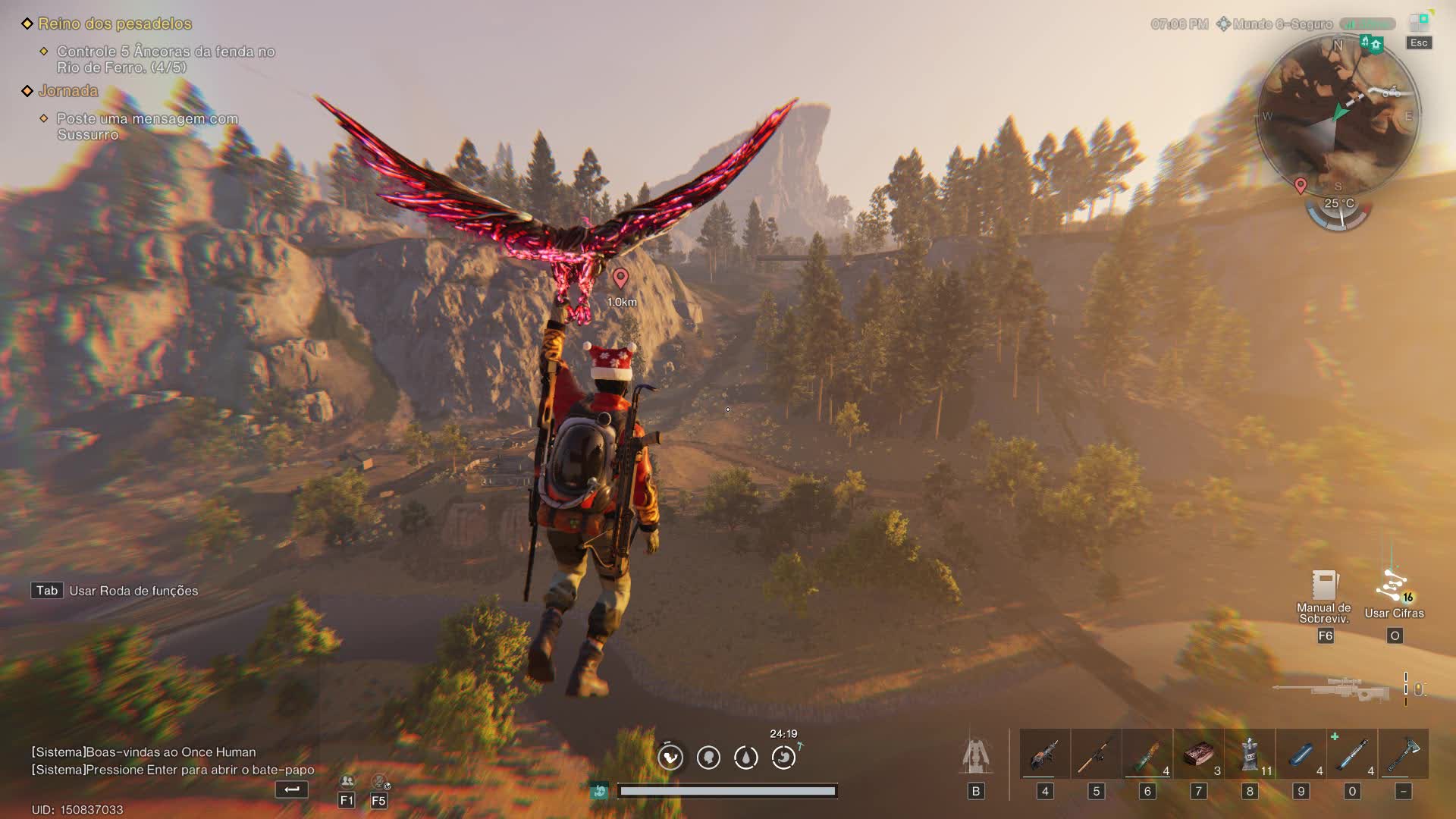
Task: Equip the axe hotbar slot
Action: (x=1403, y=755)
